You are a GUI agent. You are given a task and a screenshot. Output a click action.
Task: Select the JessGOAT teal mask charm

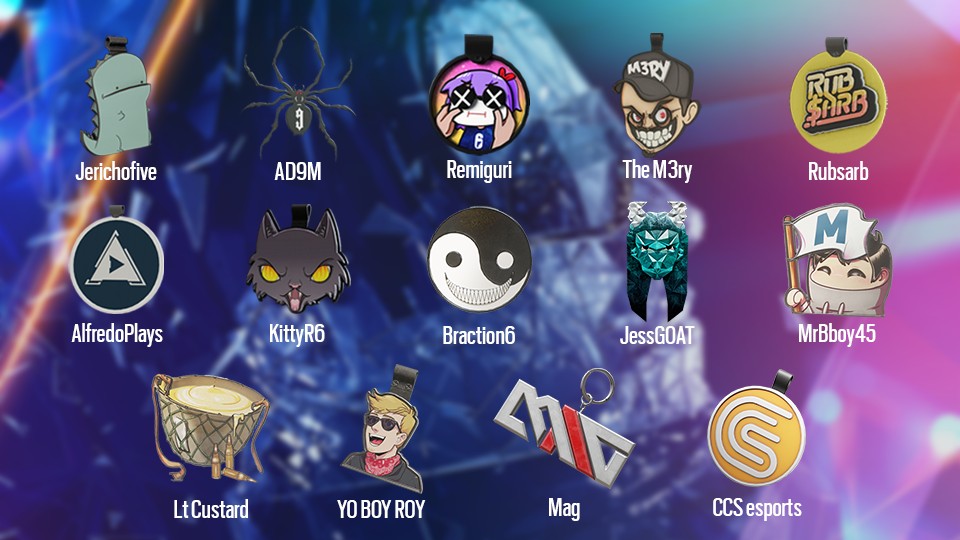656,262
